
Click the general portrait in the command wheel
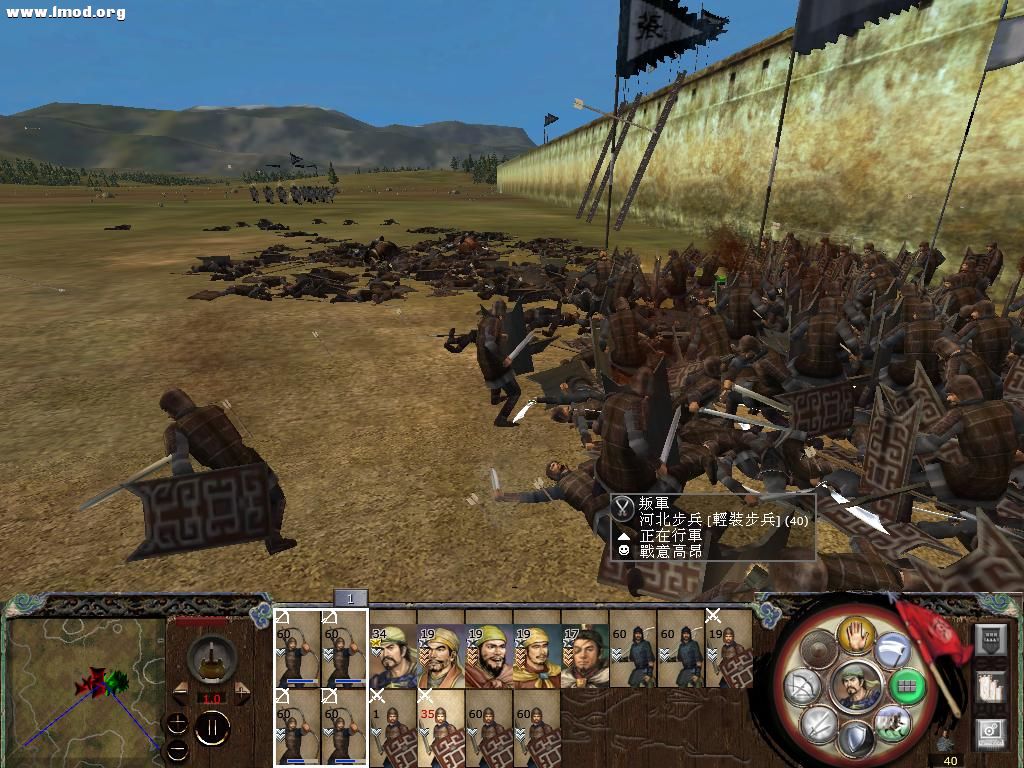[856, 686]
